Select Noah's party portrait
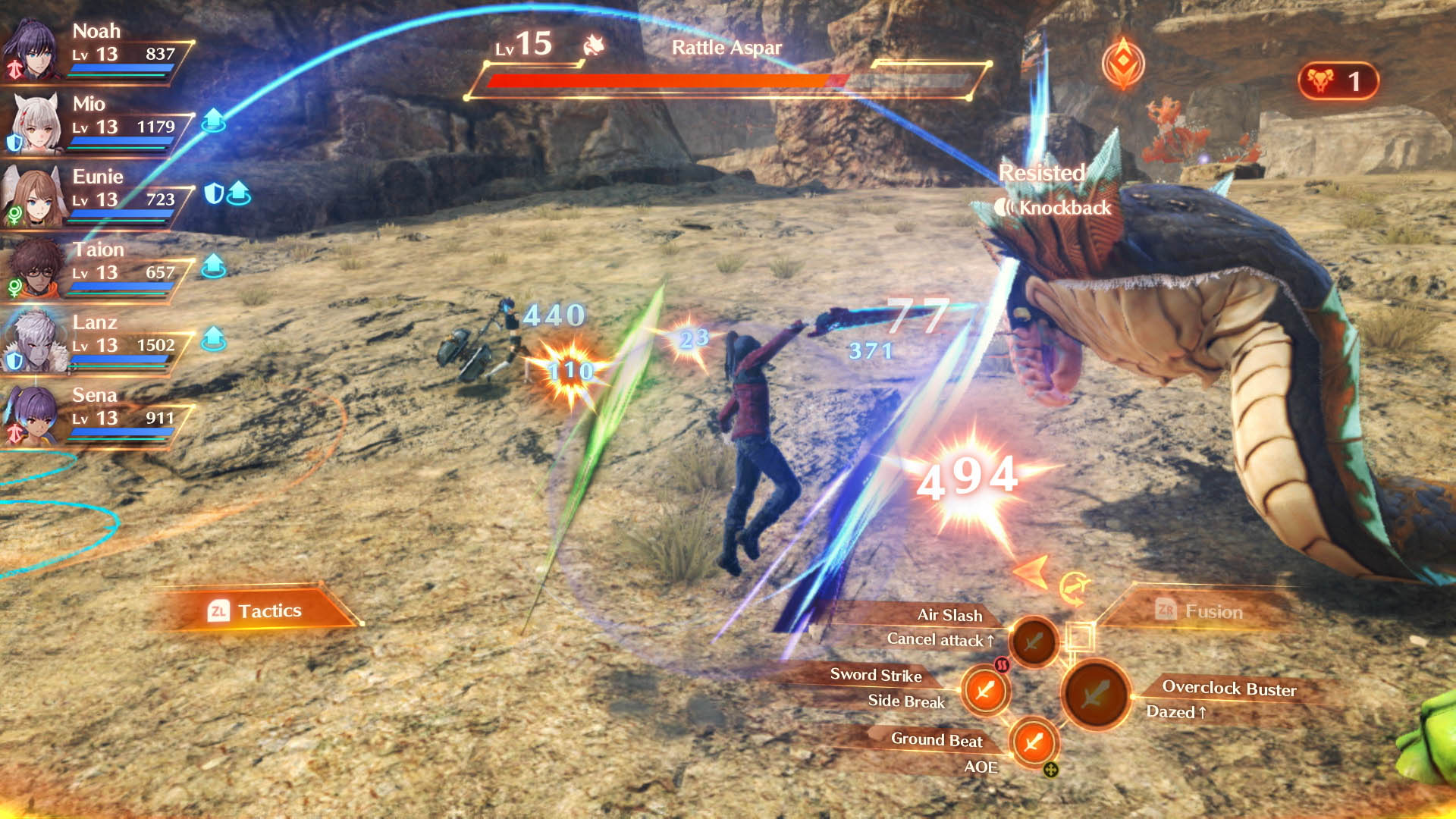The image size is (1456, 819). tap(32, 50)
